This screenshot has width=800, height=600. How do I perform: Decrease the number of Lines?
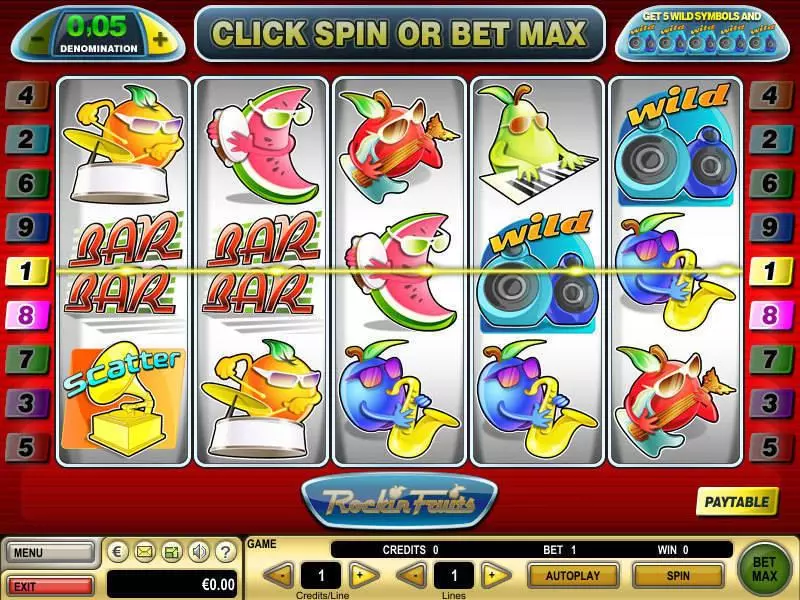coord(413,575)
